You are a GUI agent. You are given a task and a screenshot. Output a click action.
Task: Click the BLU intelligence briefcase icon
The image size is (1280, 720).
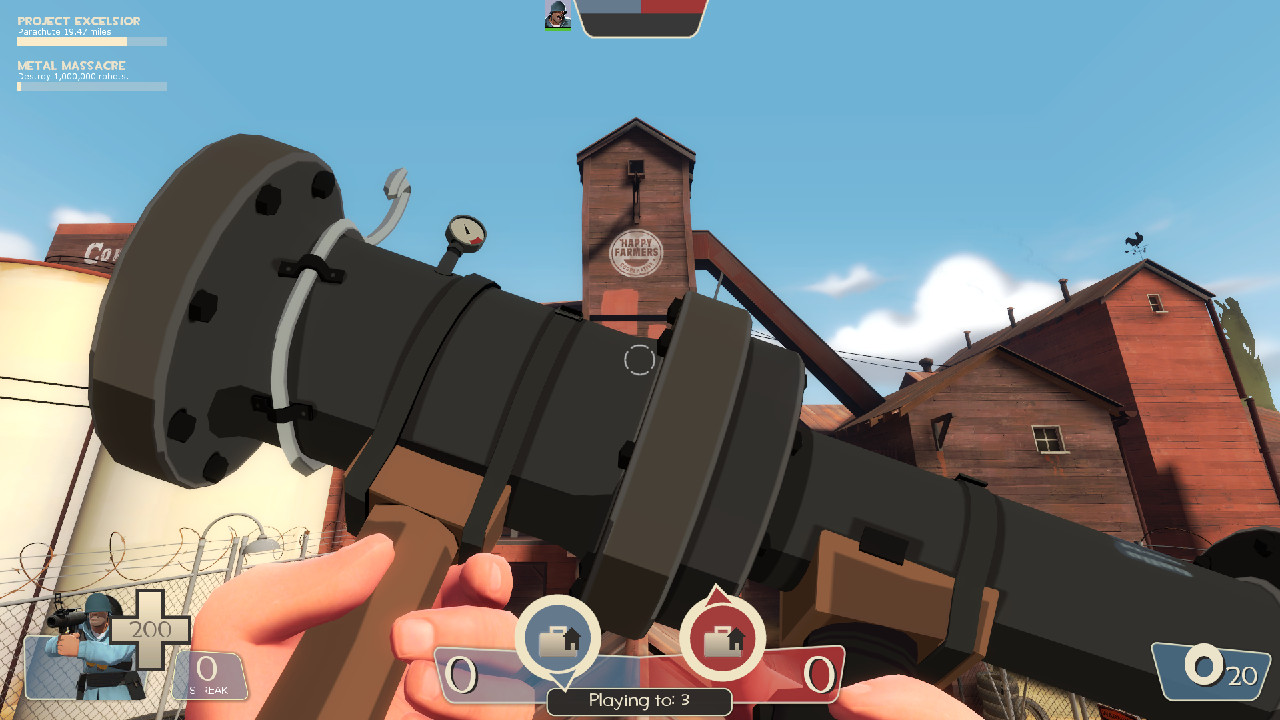(559, 637)
